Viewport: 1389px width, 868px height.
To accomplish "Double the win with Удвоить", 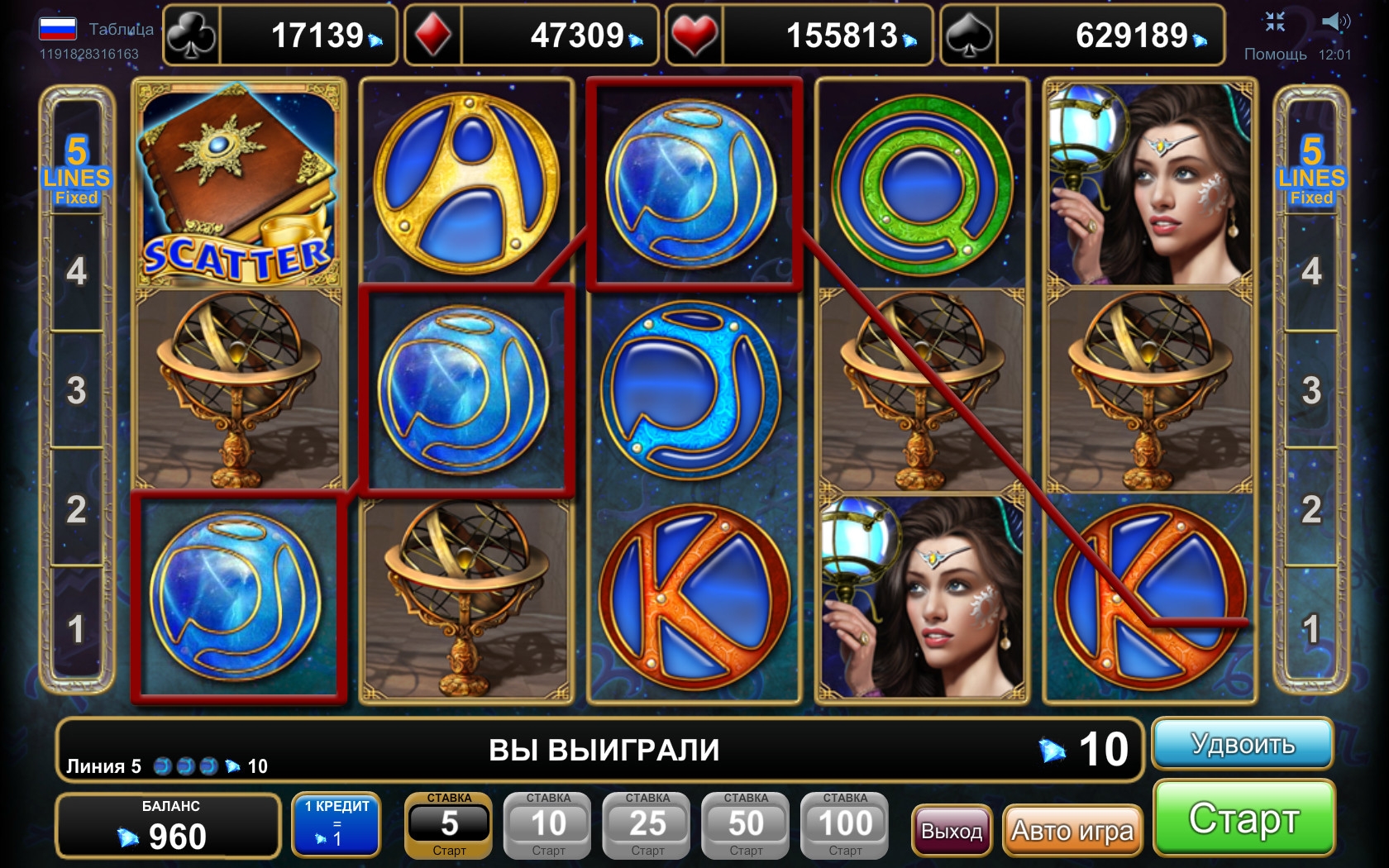I will coord(1242,744).
